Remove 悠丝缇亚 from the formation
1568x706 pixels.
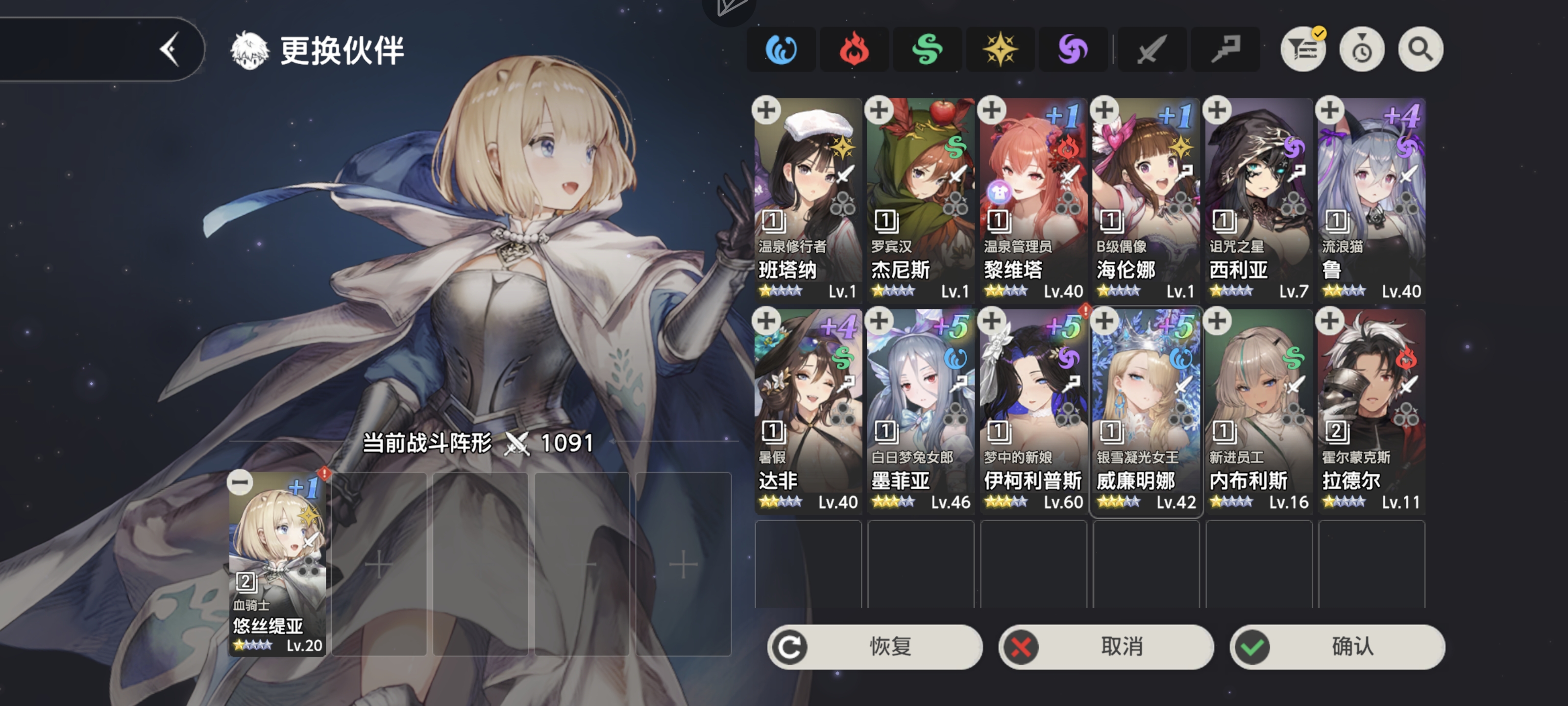(240, 483)
